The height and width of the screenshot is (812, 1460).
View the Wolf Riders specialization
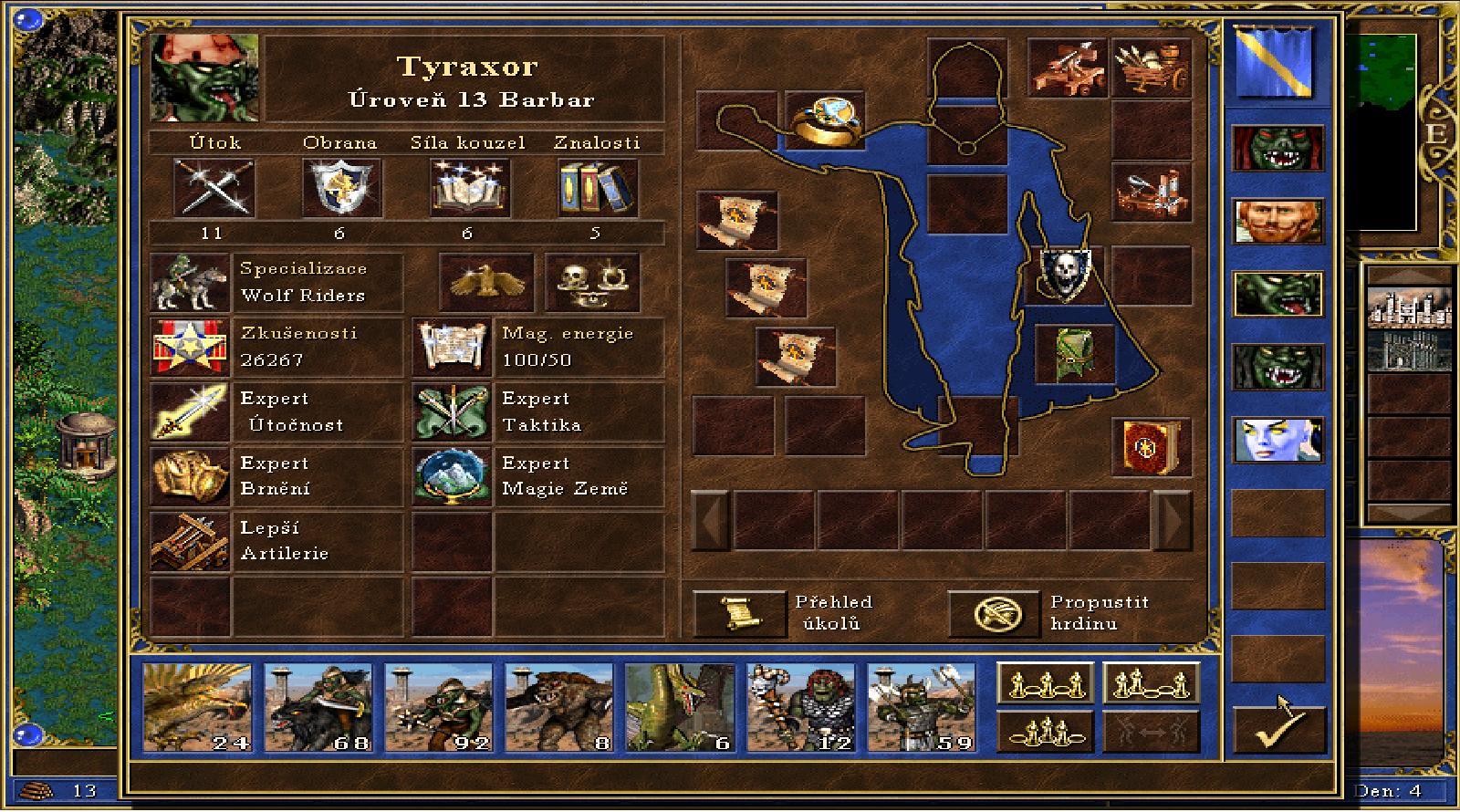pyautogui.click(x=189, y=283)
